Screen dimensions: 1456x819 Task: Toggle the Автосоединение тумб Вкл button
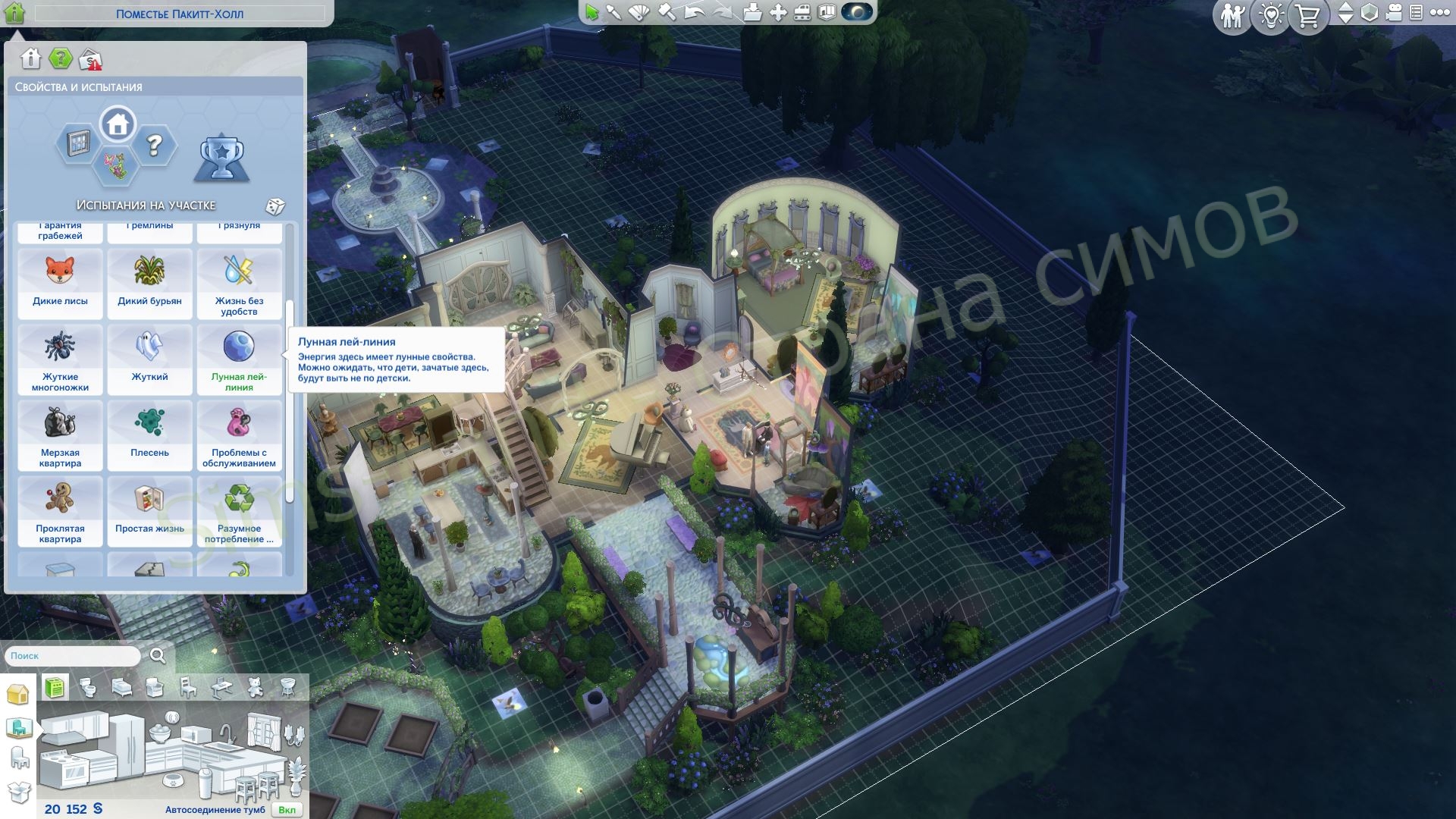[x=287, y=810]
